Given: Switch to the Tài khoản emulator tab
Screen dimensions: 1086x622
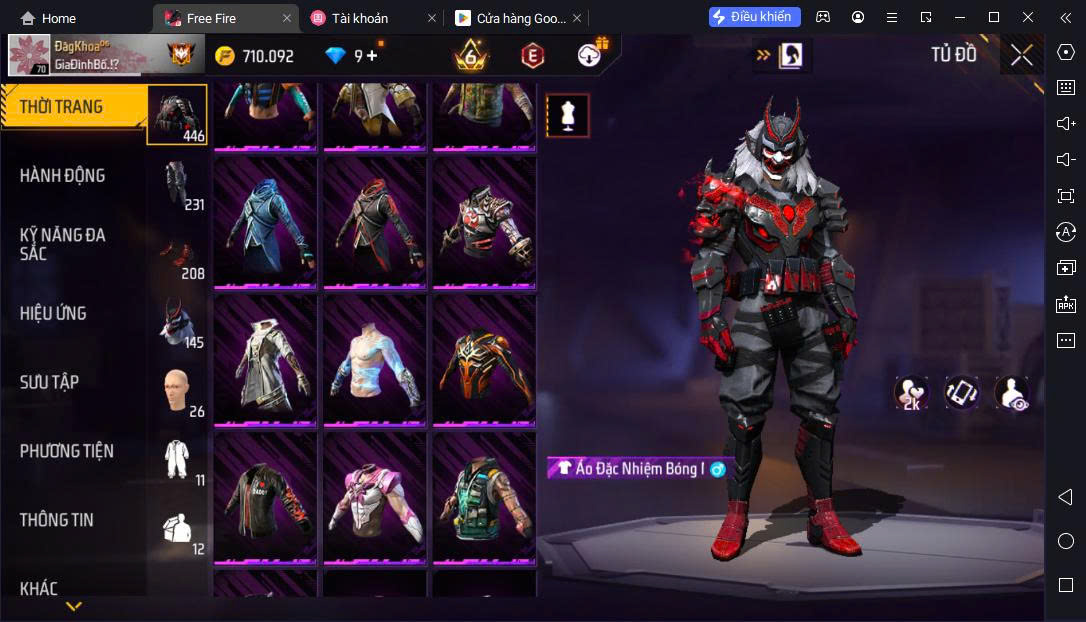Looking at the screenshot, I should coord(361,18).
